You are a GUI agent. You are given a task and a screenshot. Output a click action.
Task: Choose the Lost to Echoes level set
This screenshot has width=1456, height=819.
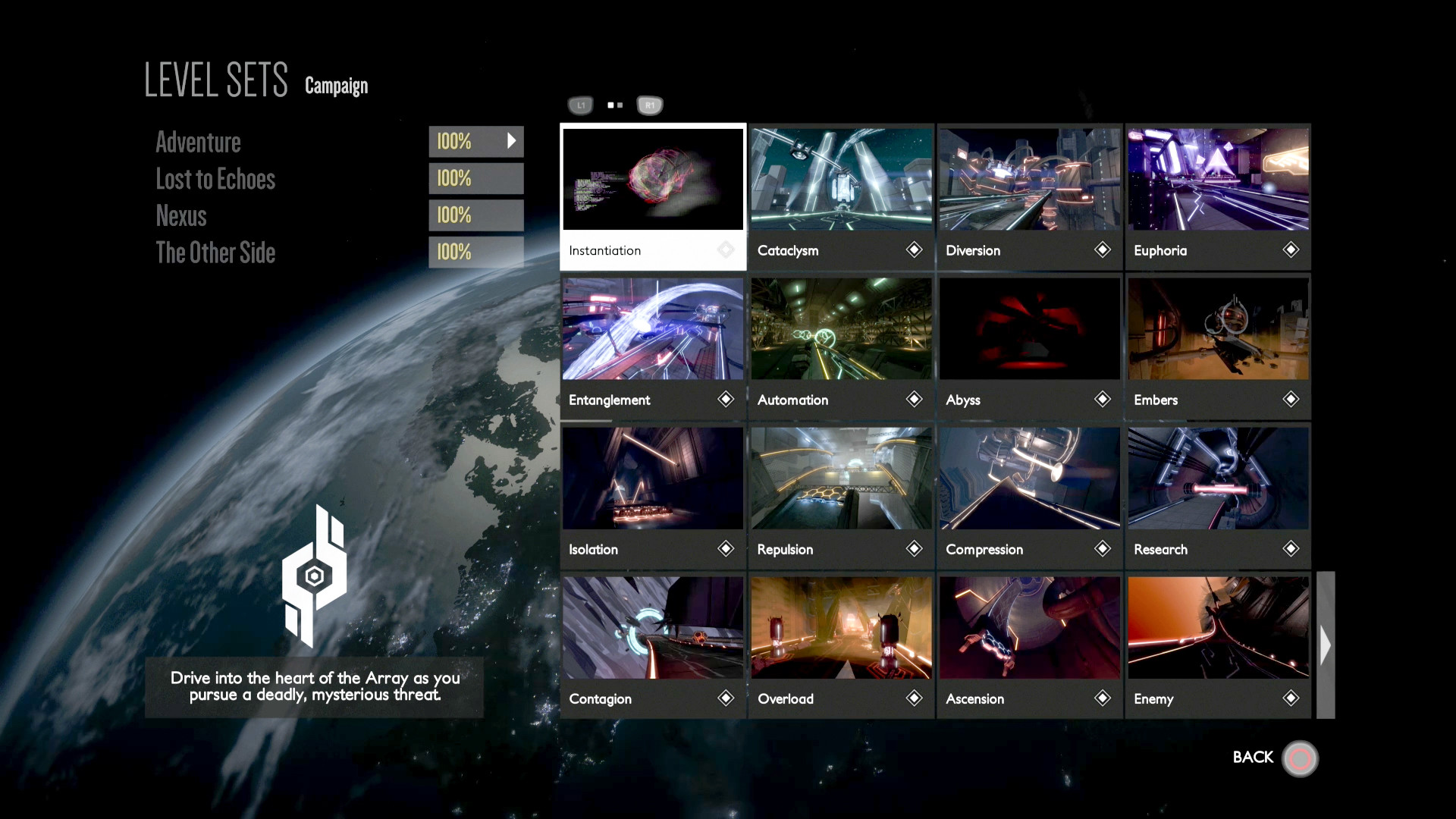(x=215, y=180)
